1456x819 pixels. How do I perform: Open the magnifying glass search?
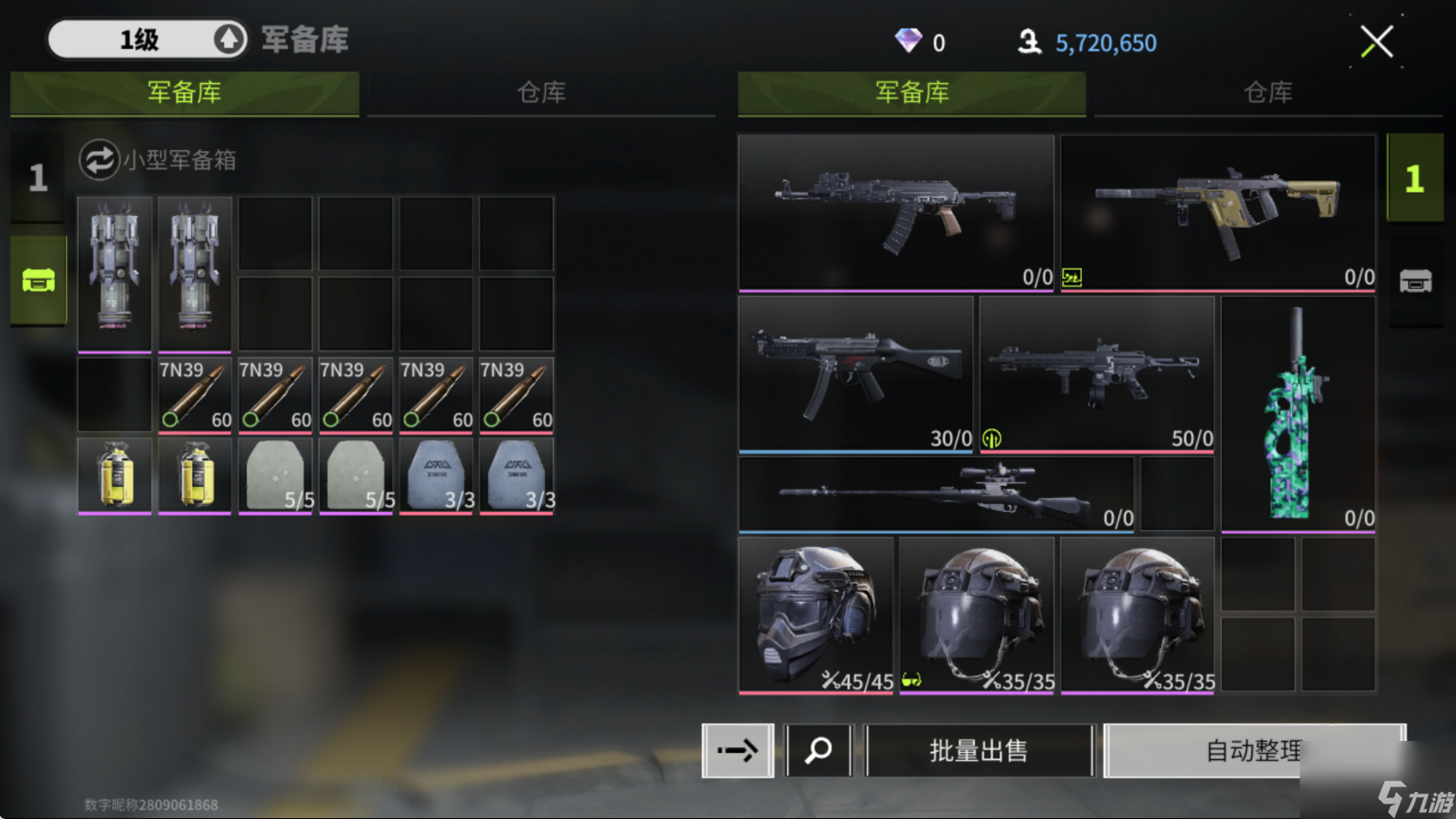tap(818, 750)
